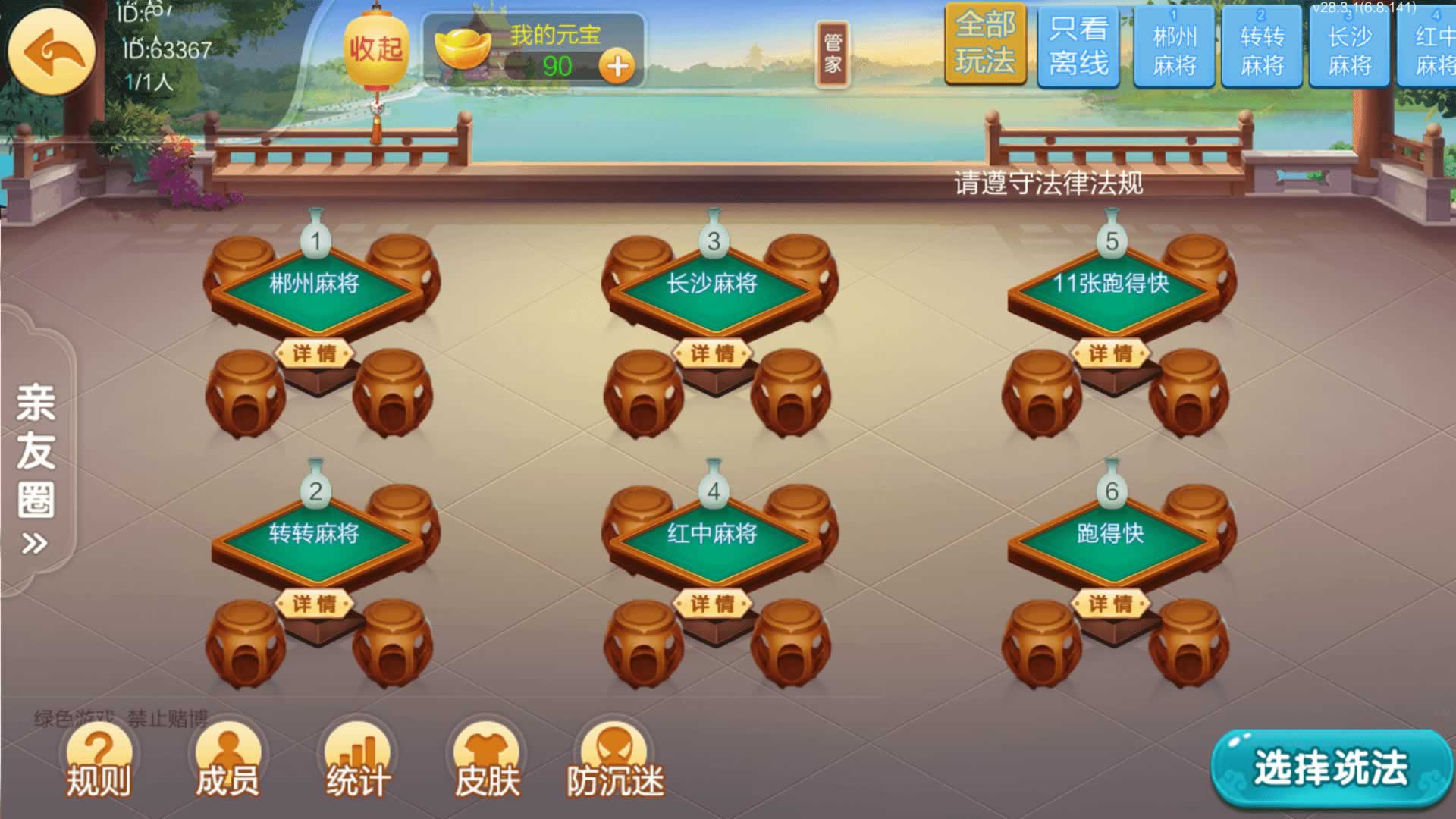This screenshot has width=1456, height=819.
Task: Sit at the 长沙麻将 table 3
Action: 712,284
